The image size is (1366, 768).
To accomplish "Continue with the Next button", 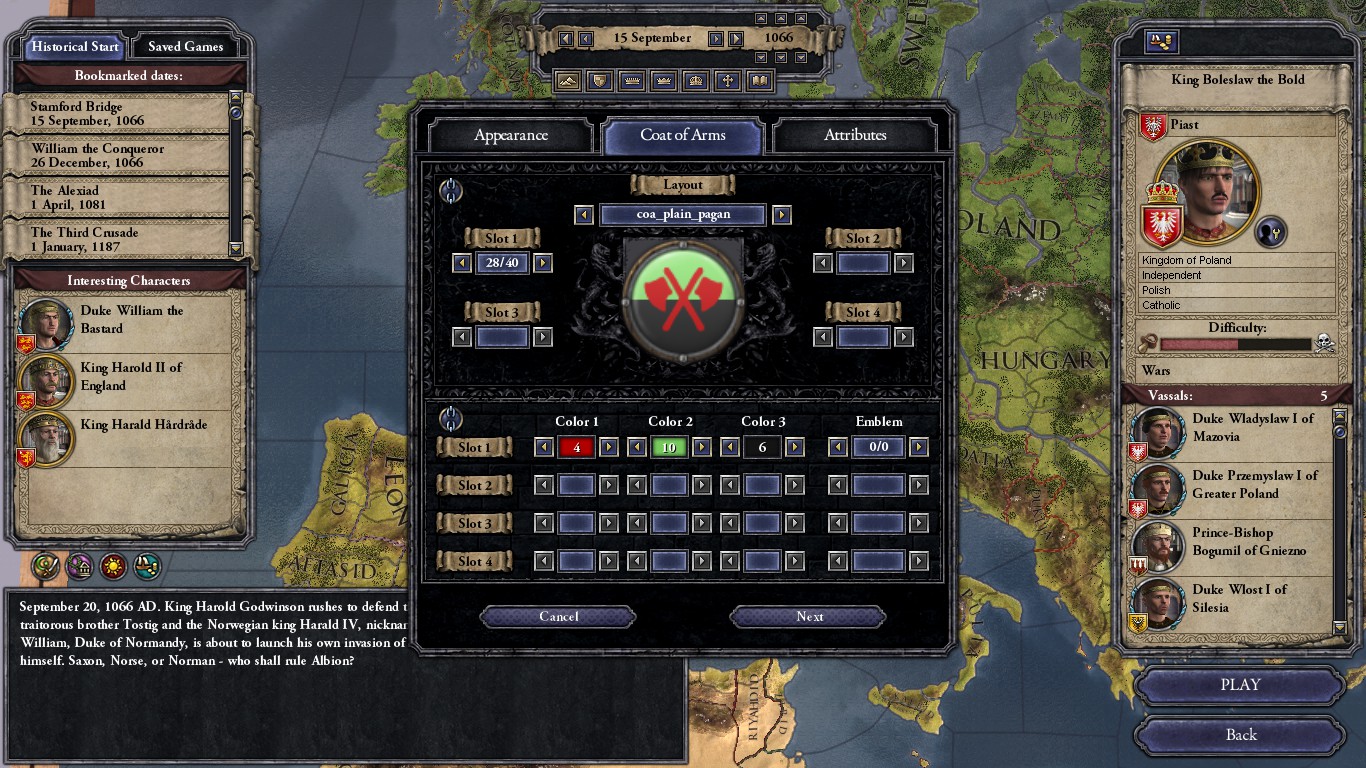I will tap(809, 617).
